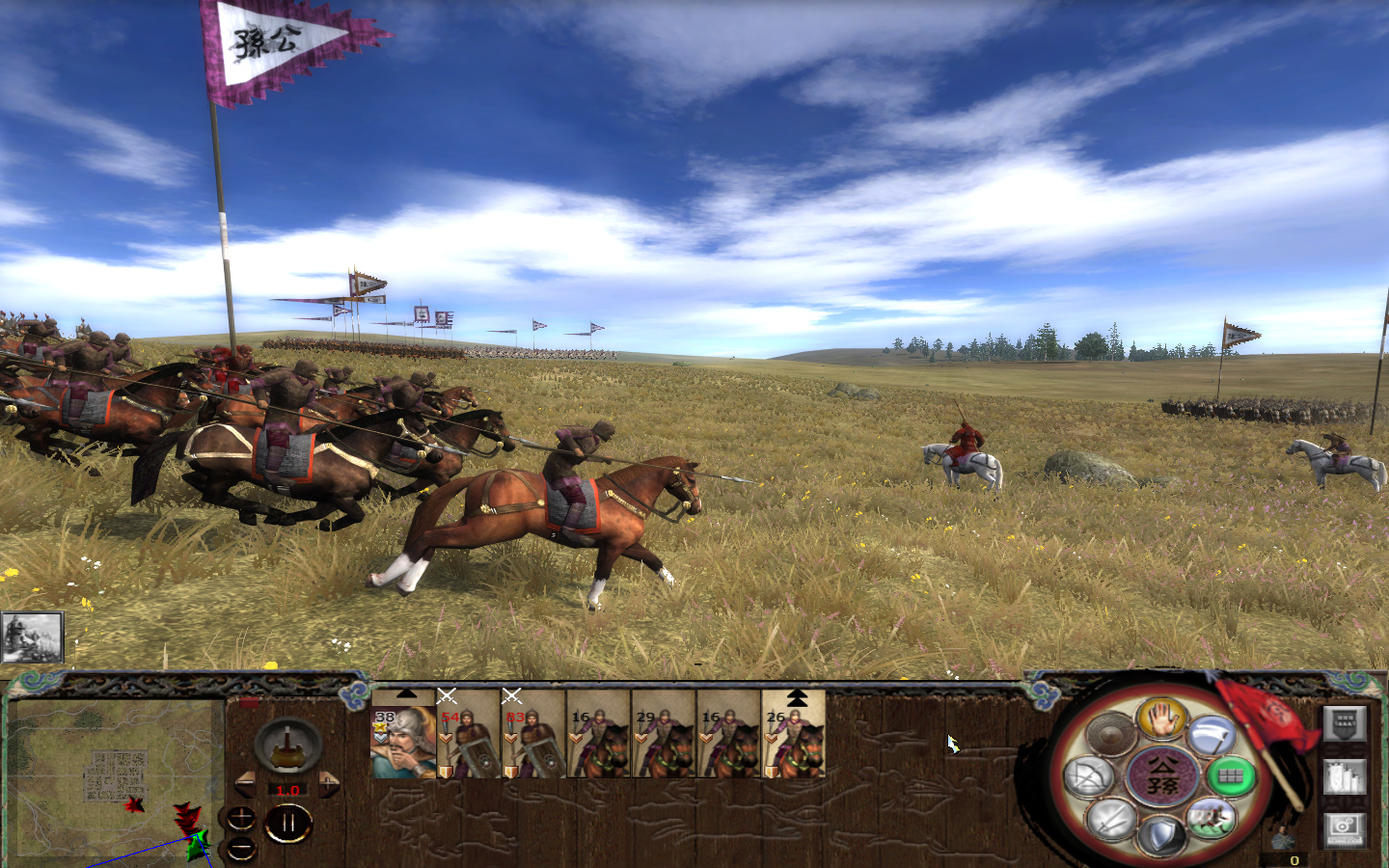Click the scrolls icon on the right panel

point(1345,777)
